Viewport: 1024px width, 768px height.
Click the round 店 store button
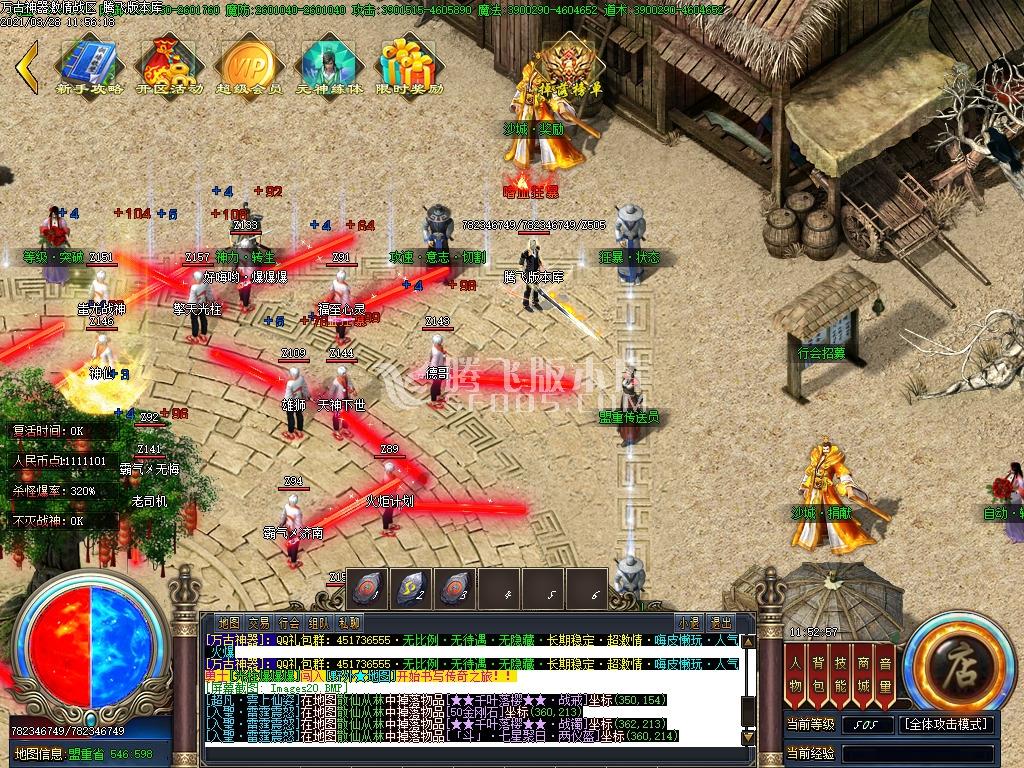tap(959, 661)
